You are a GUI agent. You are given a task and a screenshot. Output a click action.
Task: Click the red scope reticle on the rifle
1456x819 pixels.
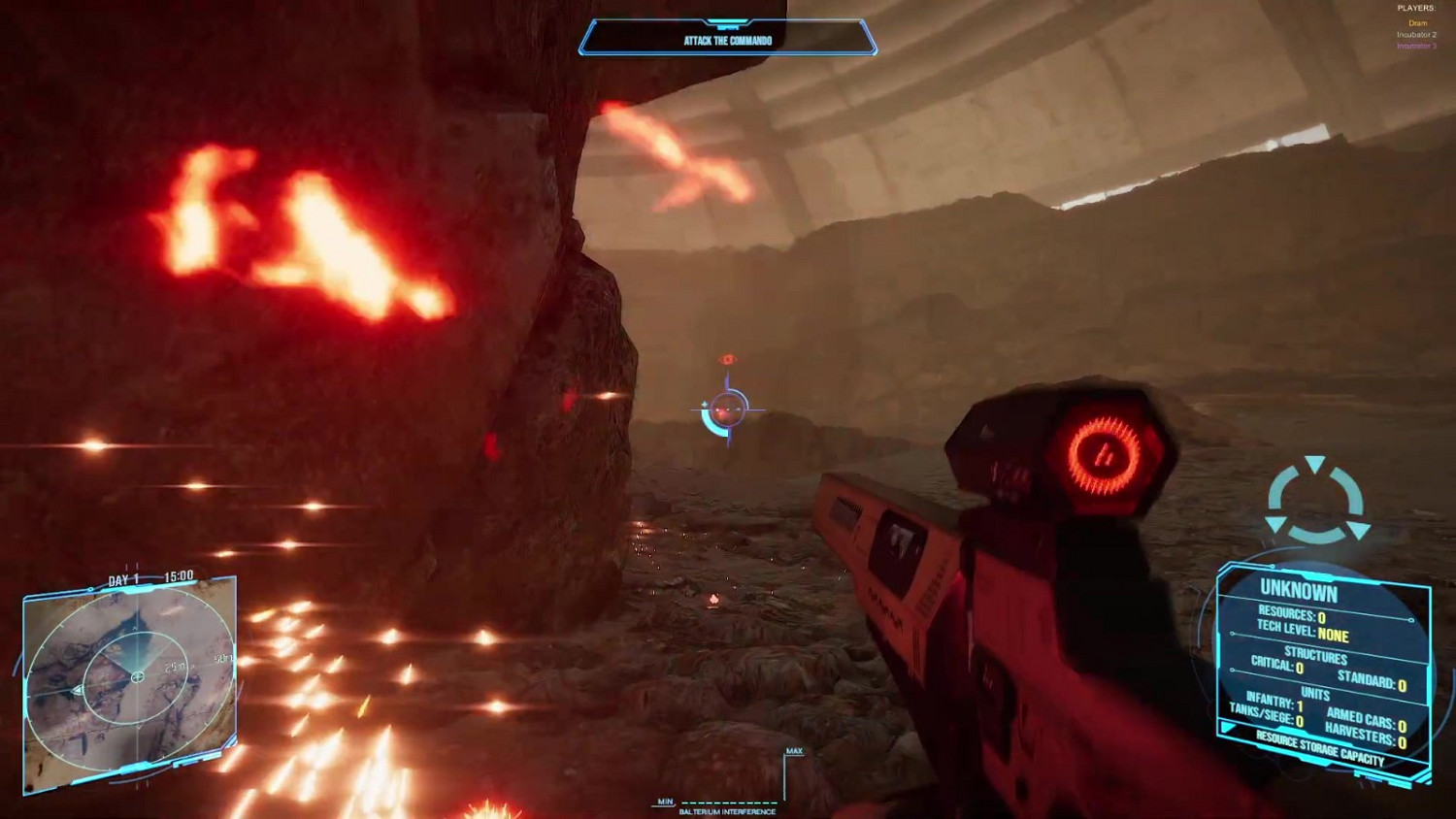coord(1103,456)
